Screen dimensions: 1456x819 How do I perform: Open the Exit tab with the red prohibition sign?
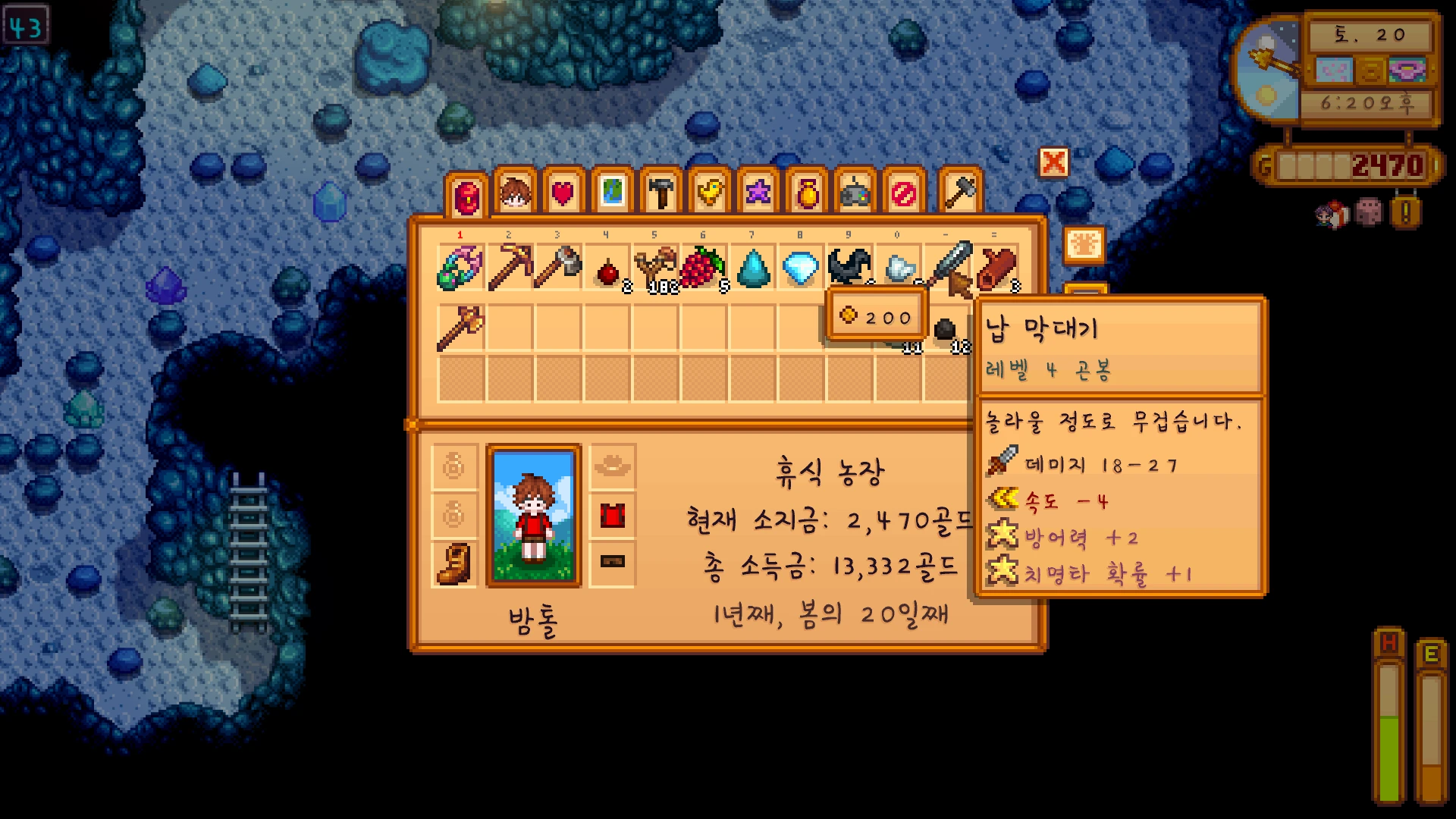tap(904, 193)
